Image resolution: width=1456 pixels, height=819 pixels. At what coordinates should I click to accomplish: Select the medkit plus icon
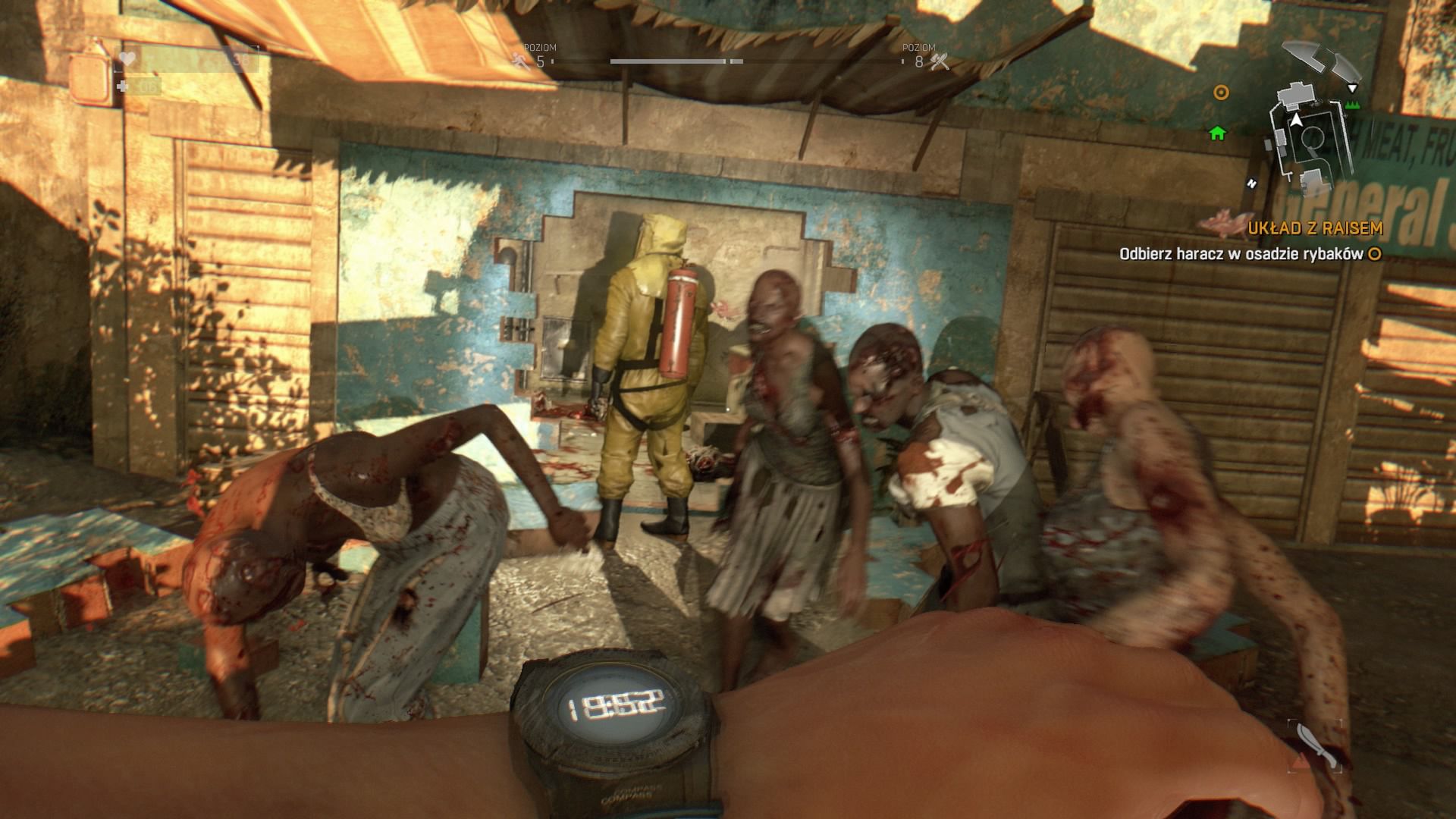click(x=123, y=86)
